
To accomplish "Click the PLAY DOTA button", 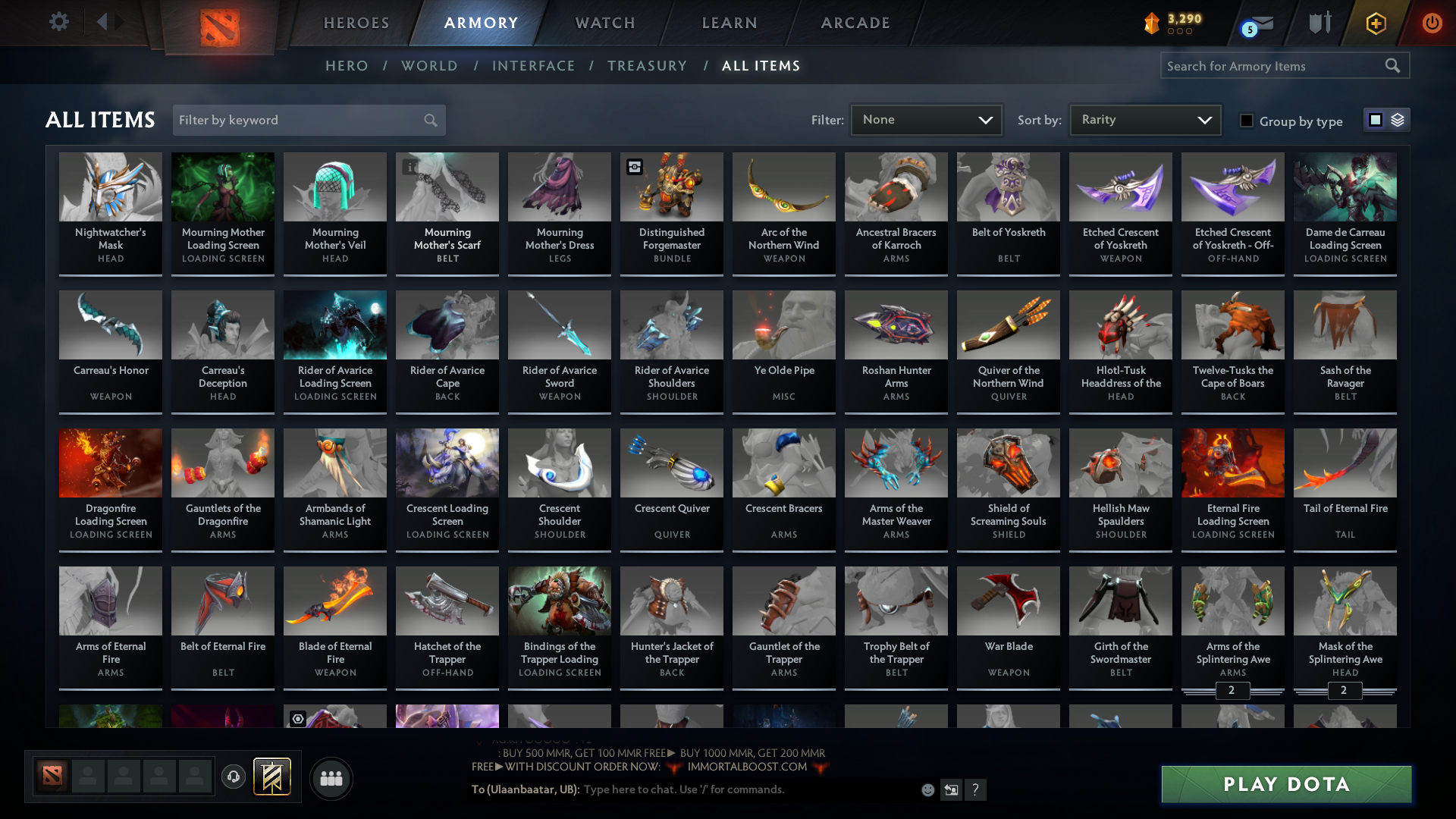I will pyautogui.click(x=1285, y=784).
